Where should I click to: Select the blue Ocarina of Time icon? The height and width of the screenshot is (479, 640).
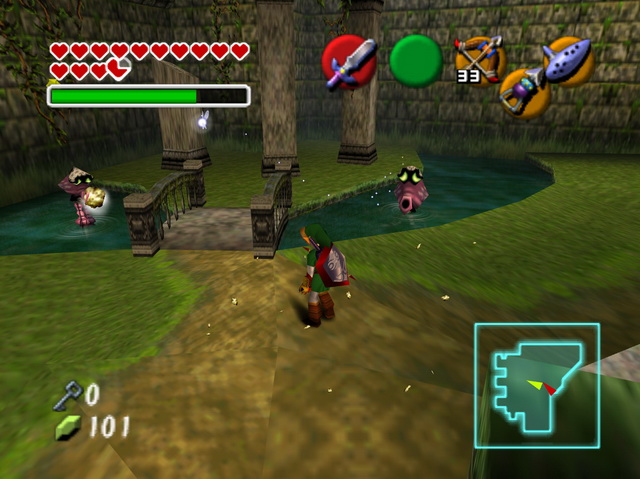(568, 58)
